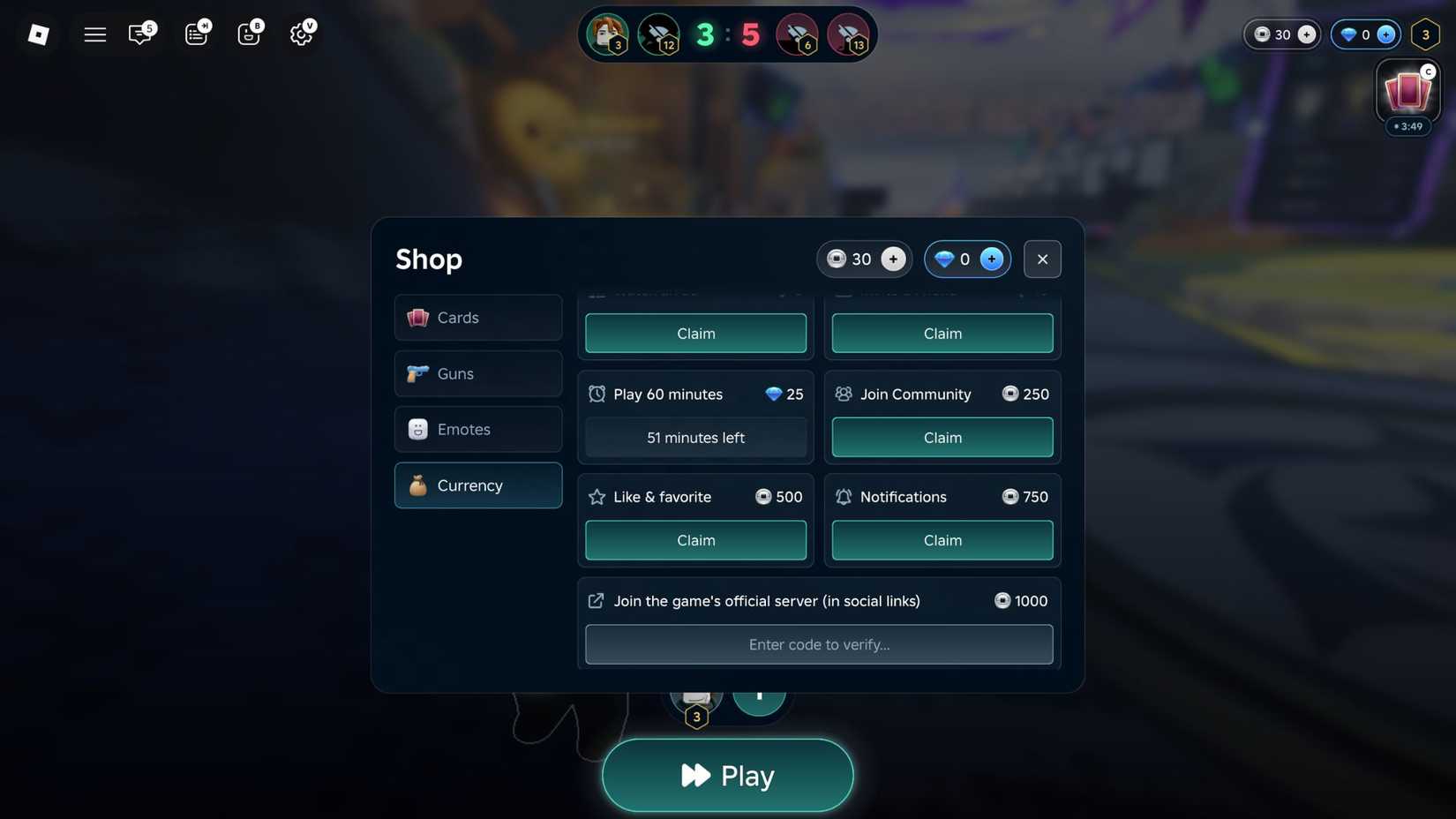Screen dimensions: 1456x819
Task: Add more coins with the white plus stepper
Action: click(x=892, y=259)
